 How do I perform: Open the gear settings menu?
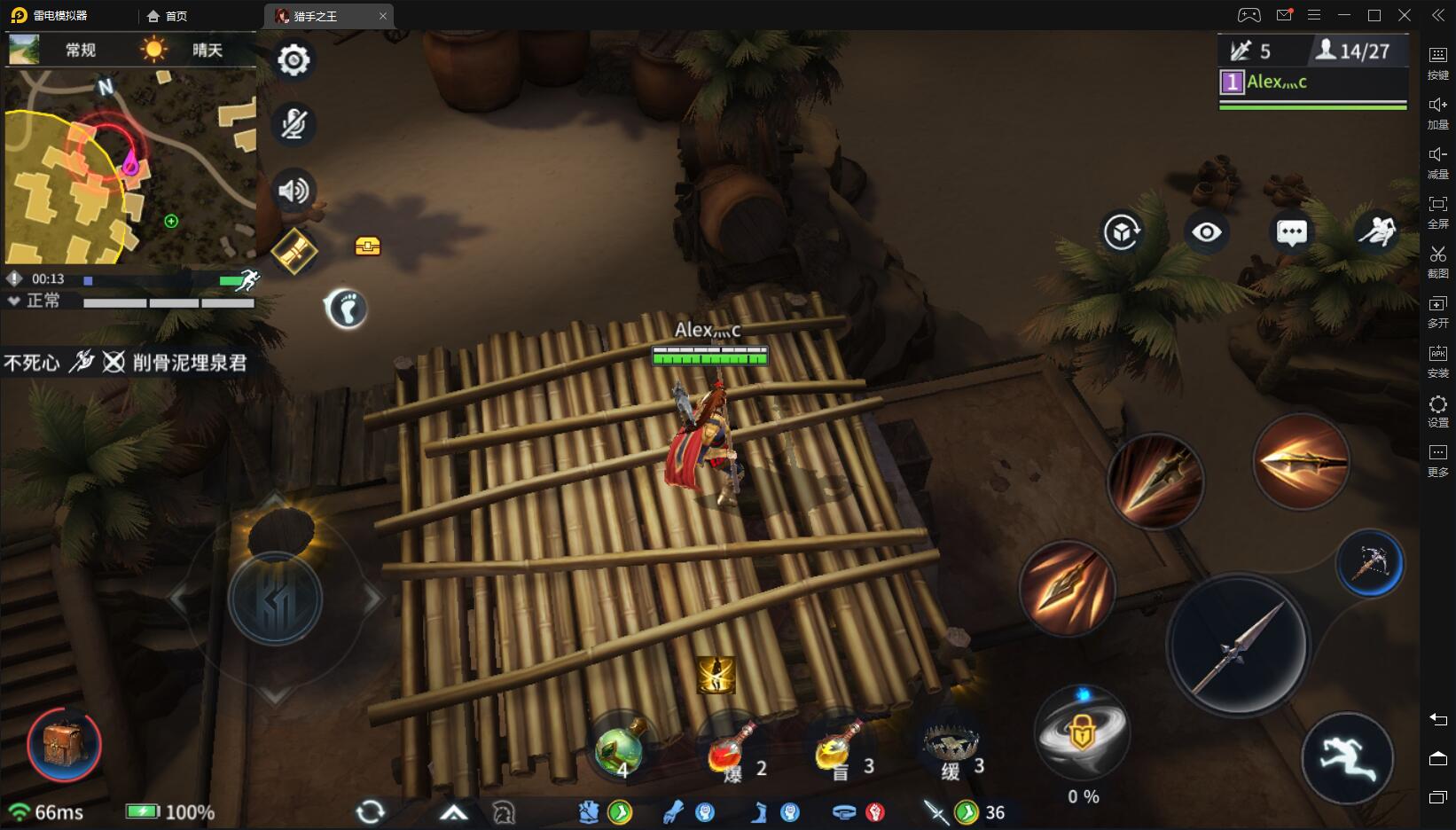tap(294, 60)
